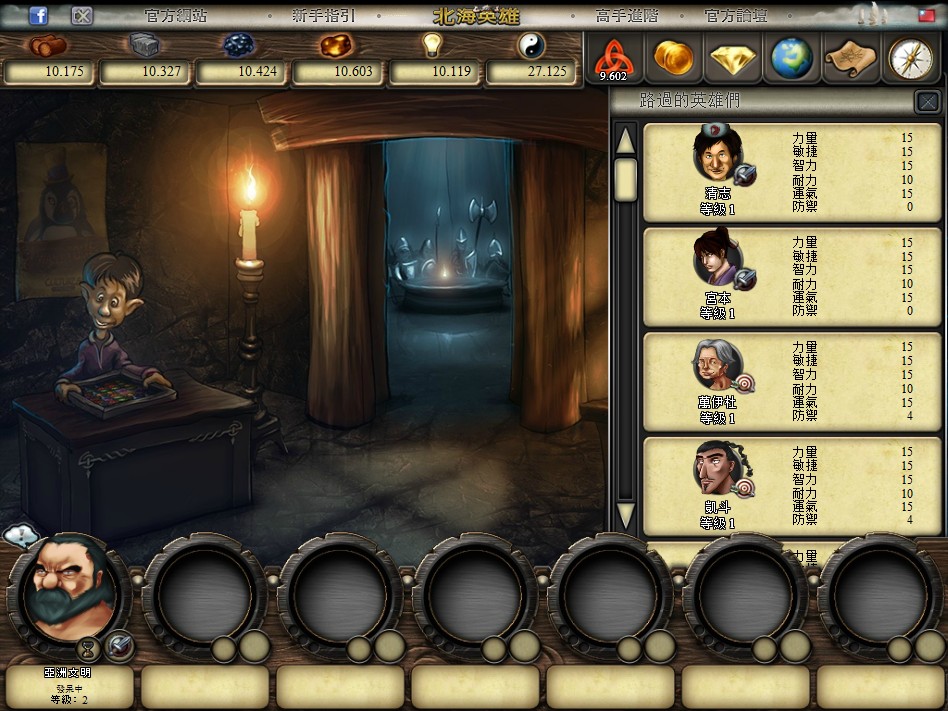Click the red triquetra rune icon
Viewport: 948px width, 711px height.
click(613, 58)
